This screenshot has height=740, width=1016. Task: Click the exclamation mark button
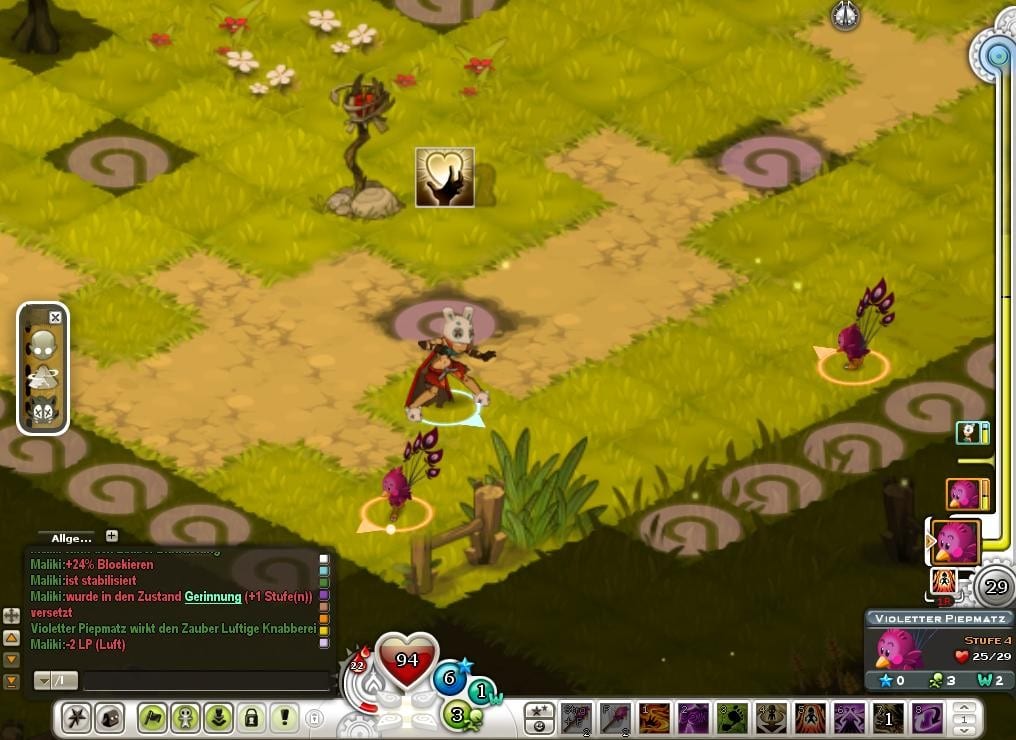pyautogui.click(x=284, y=717)
